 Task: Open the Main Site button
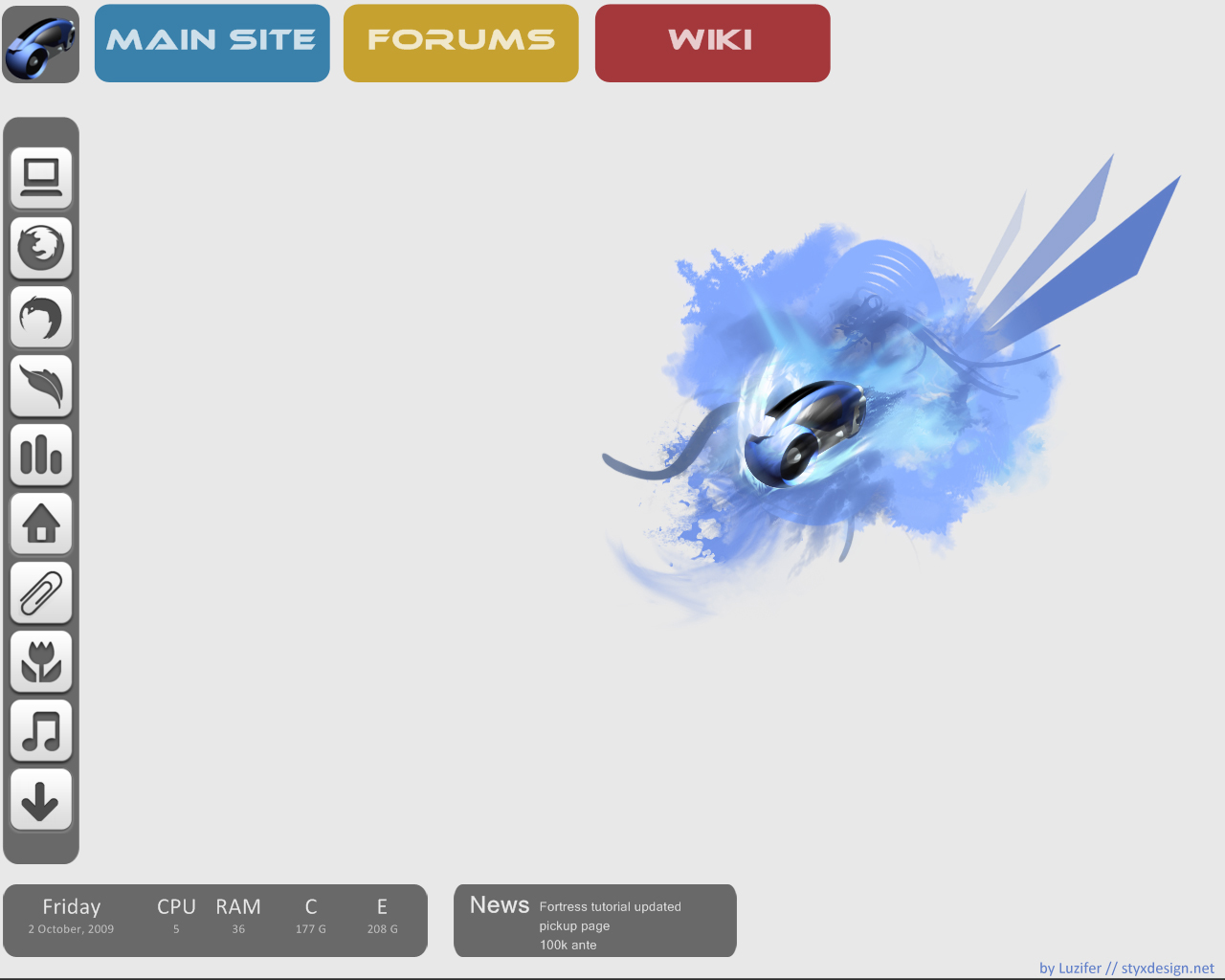pyautogui.click(x=212, y=43)
